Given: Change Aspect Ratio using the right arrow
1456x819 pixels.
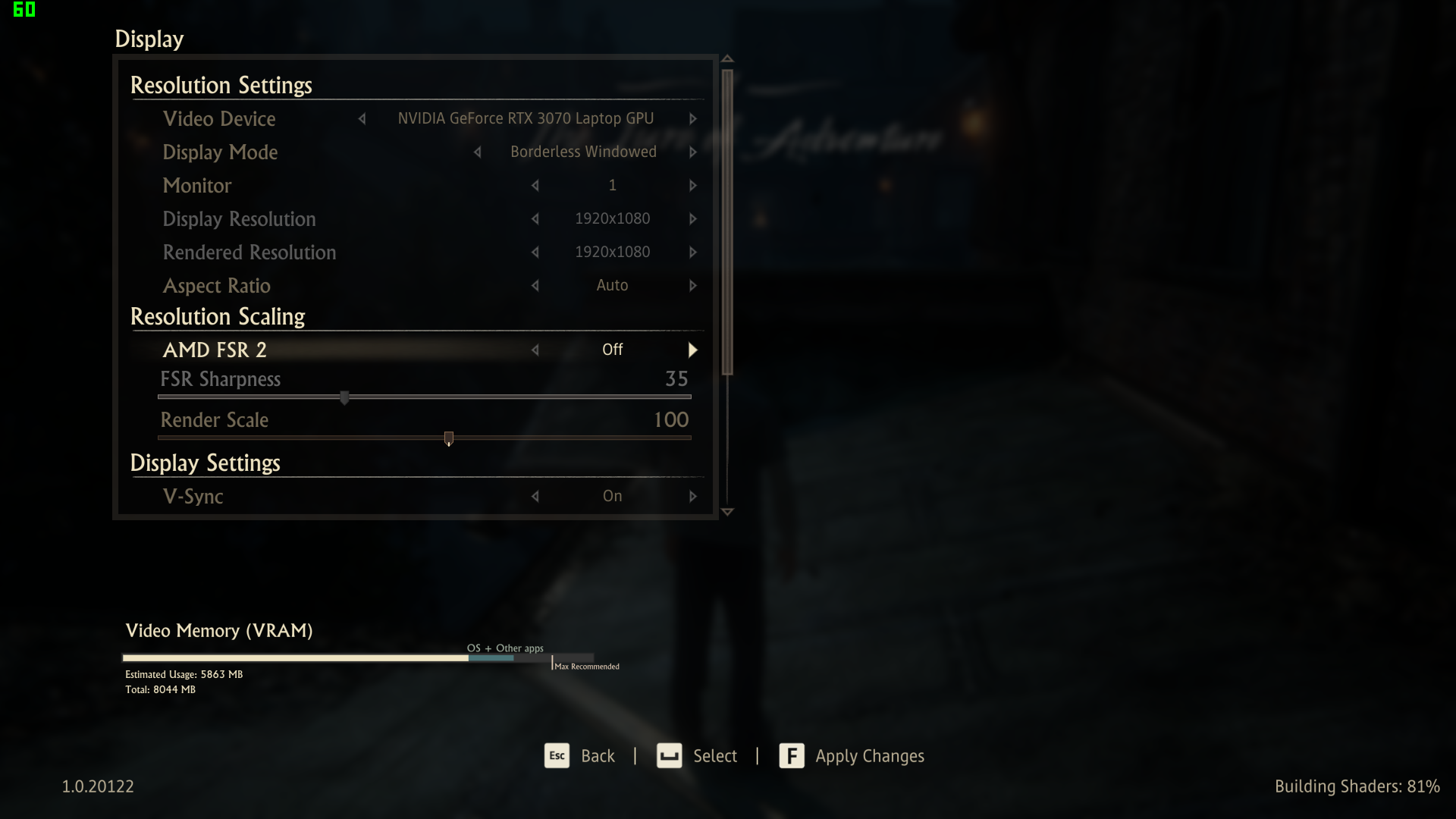Looking at the screenshot, I should [692, 286].
